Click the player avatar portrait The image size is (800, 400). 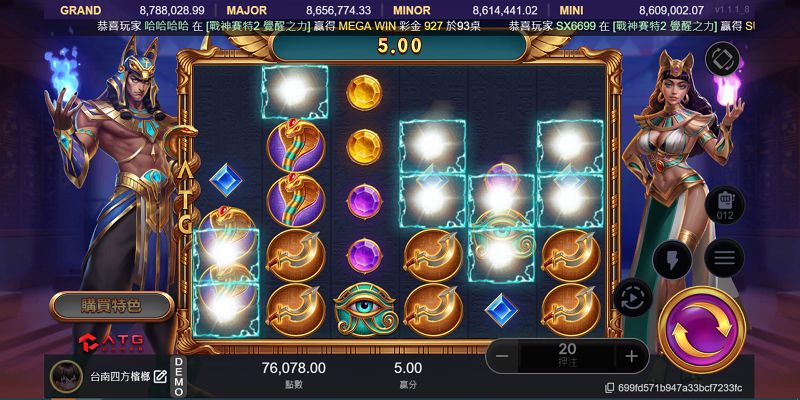click(x=66, y=376)
